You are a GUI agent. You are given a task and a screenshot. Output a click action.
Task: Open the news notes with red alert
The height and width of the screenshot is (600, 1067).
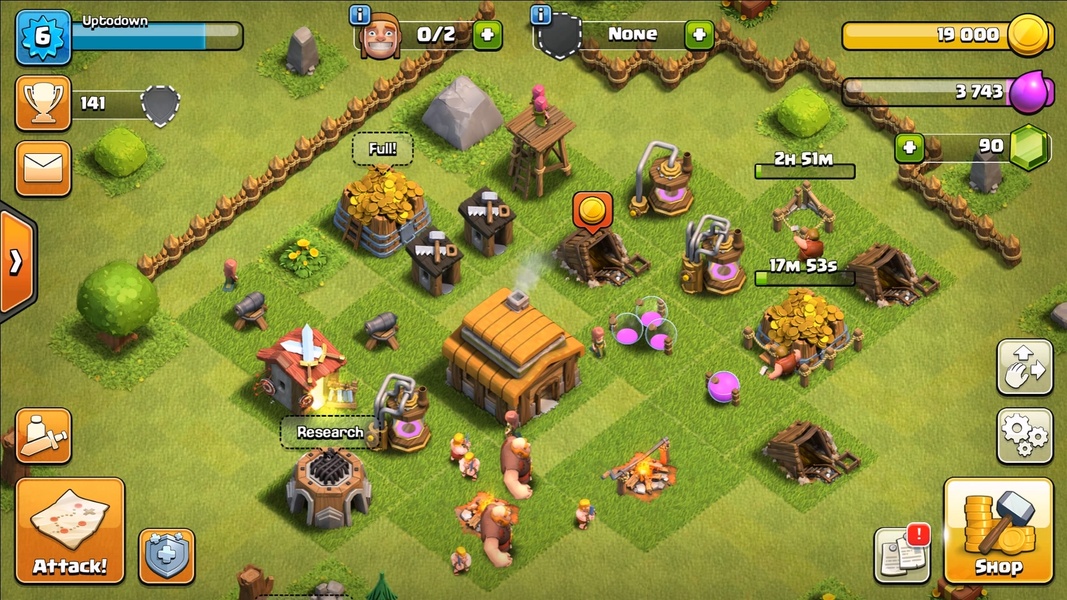point(902,554)
